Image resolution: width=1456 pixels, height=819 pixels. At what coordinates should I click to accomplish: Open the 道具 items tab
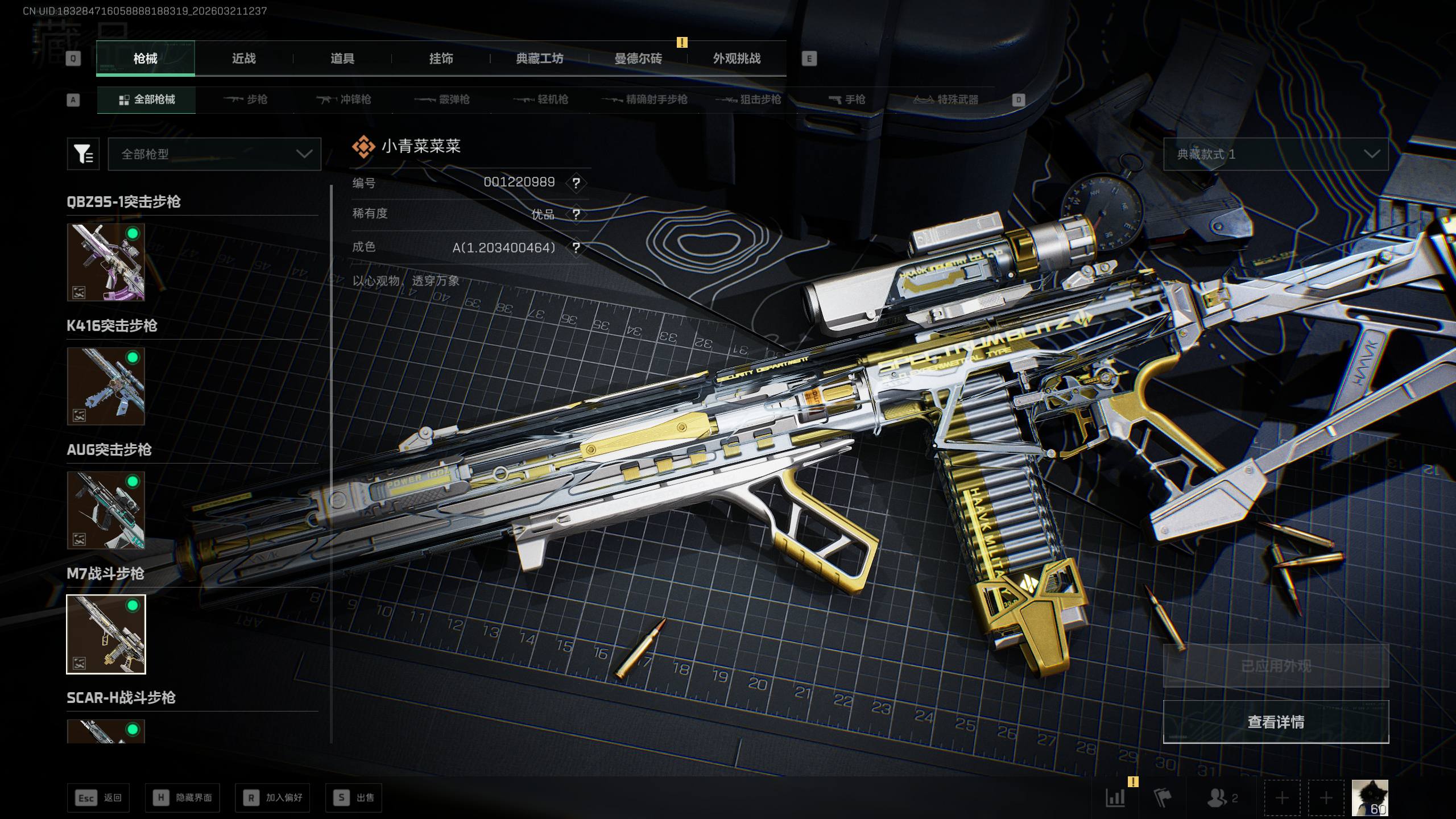342,59
